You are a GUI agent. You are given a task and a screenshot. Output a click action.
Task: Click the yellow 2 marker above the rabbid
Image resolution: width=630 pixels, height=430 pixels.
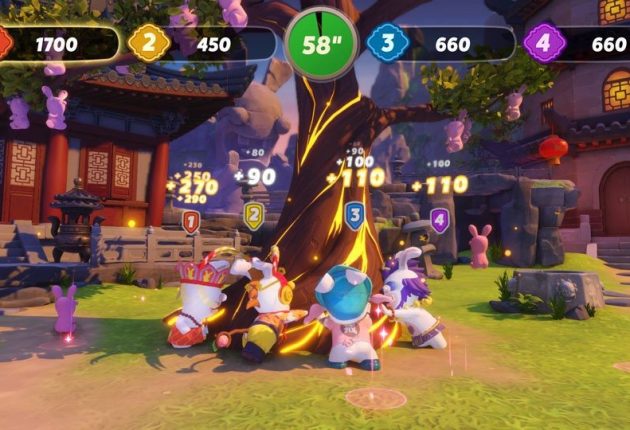tap(254, 215)
